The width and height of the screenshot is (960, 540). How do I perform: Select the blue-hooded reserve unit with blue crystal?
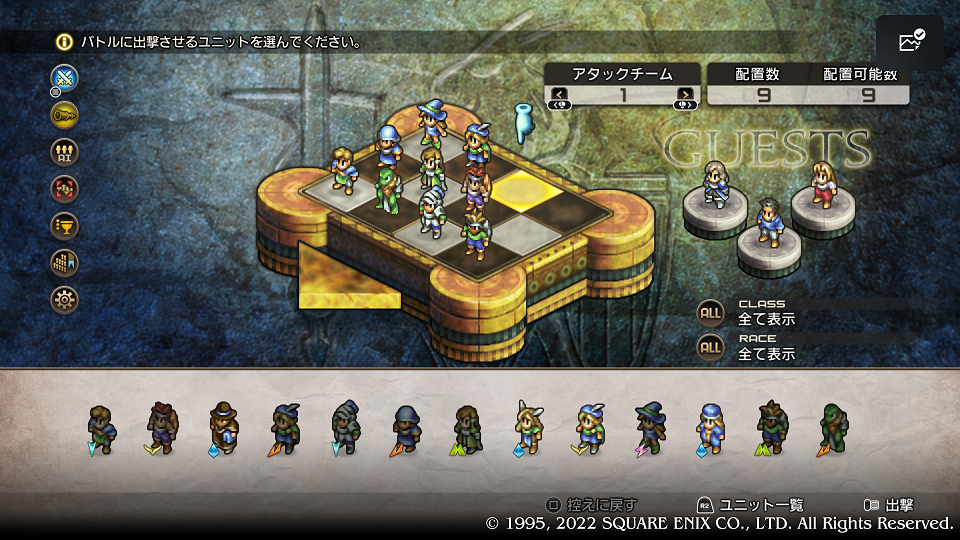point(712,427)
